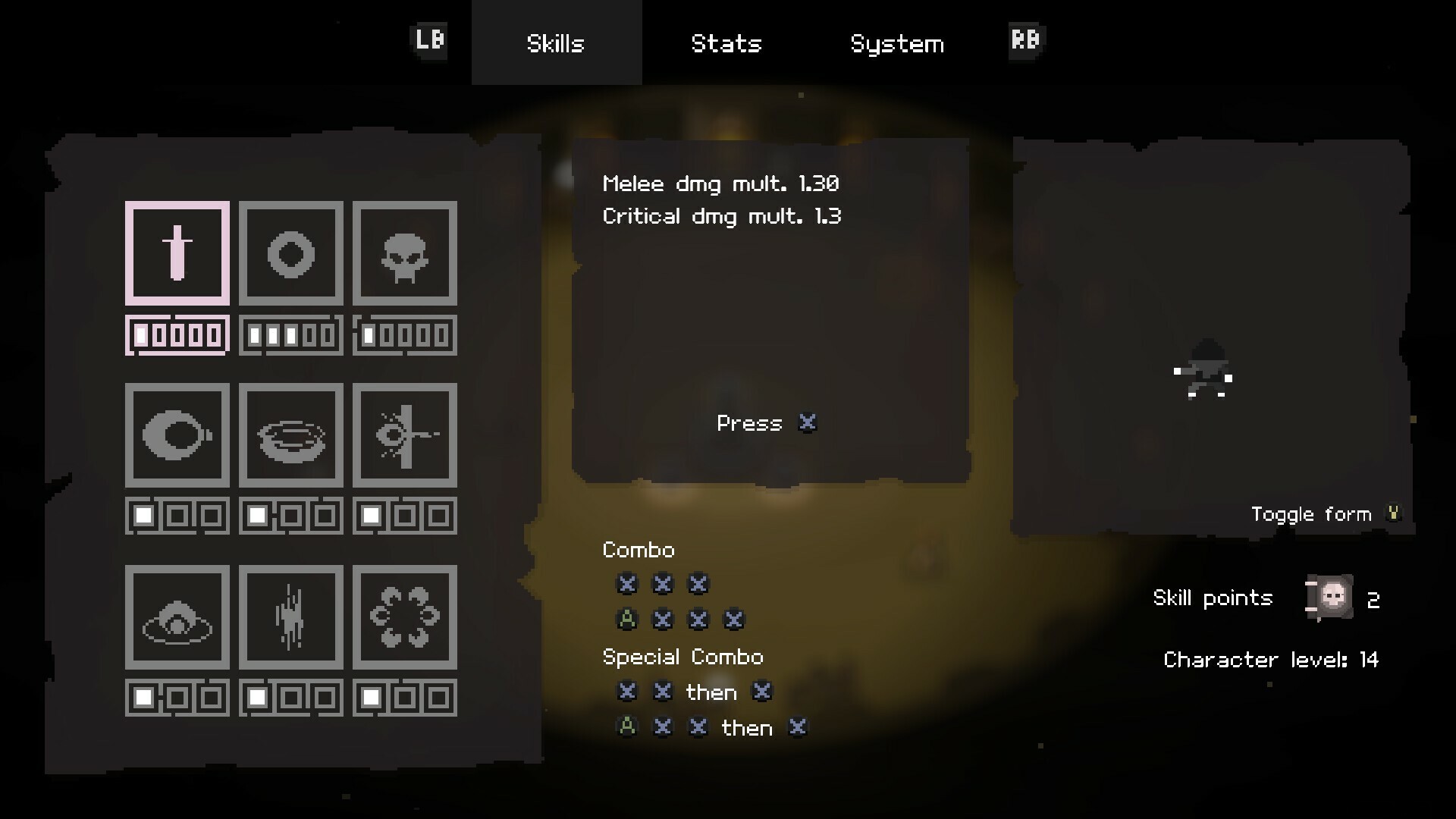The image size is (1456, 819).
Task: Click the first pip of the dagger skill meter
Action: point(141,333)
